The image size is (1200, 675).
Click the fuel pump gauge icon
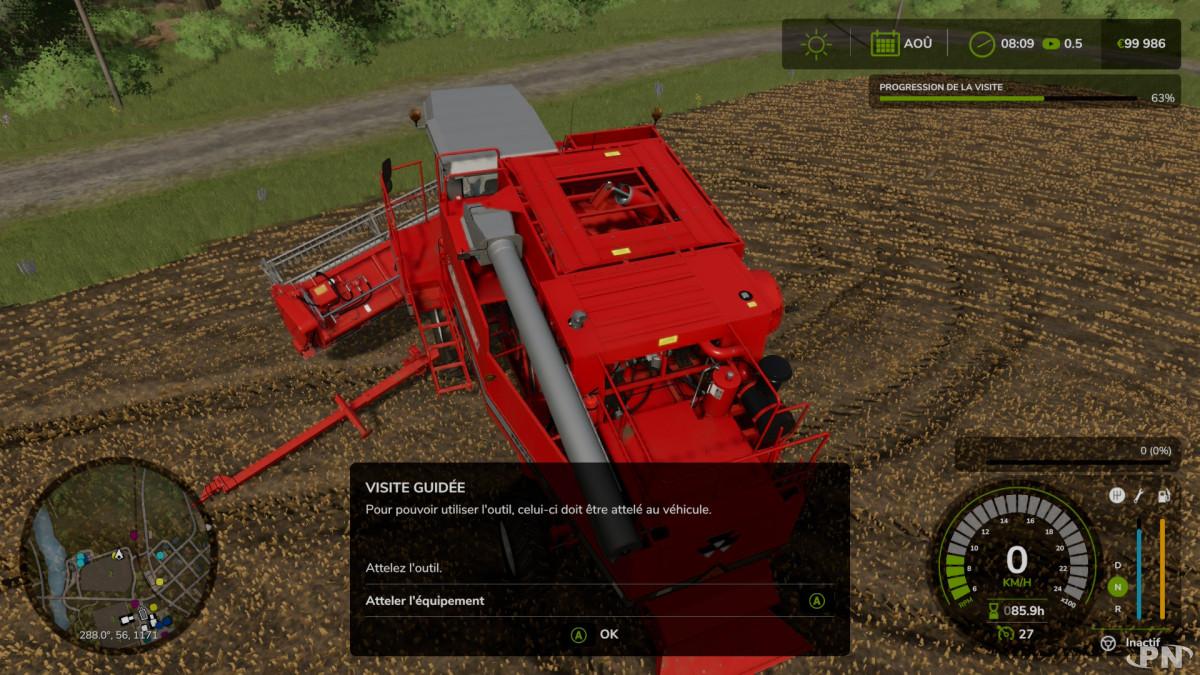click(1163, 496)
